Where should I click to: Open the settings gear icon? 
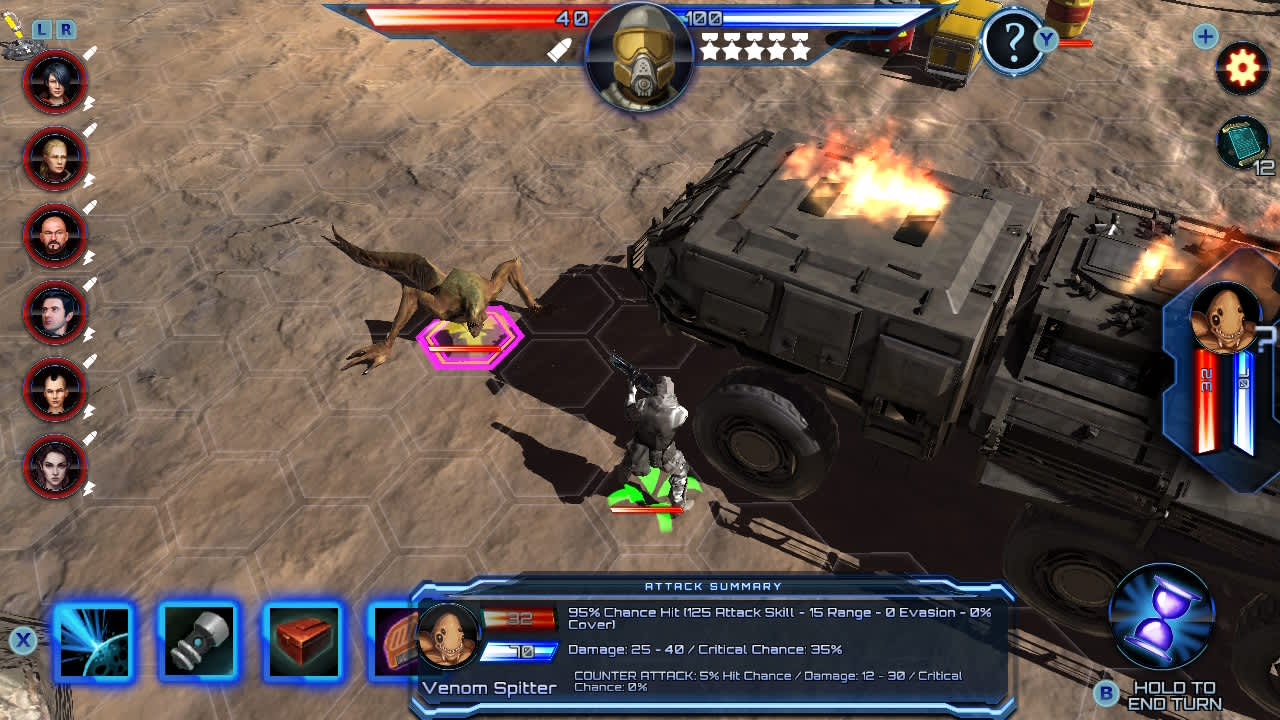coord(1242,68)
